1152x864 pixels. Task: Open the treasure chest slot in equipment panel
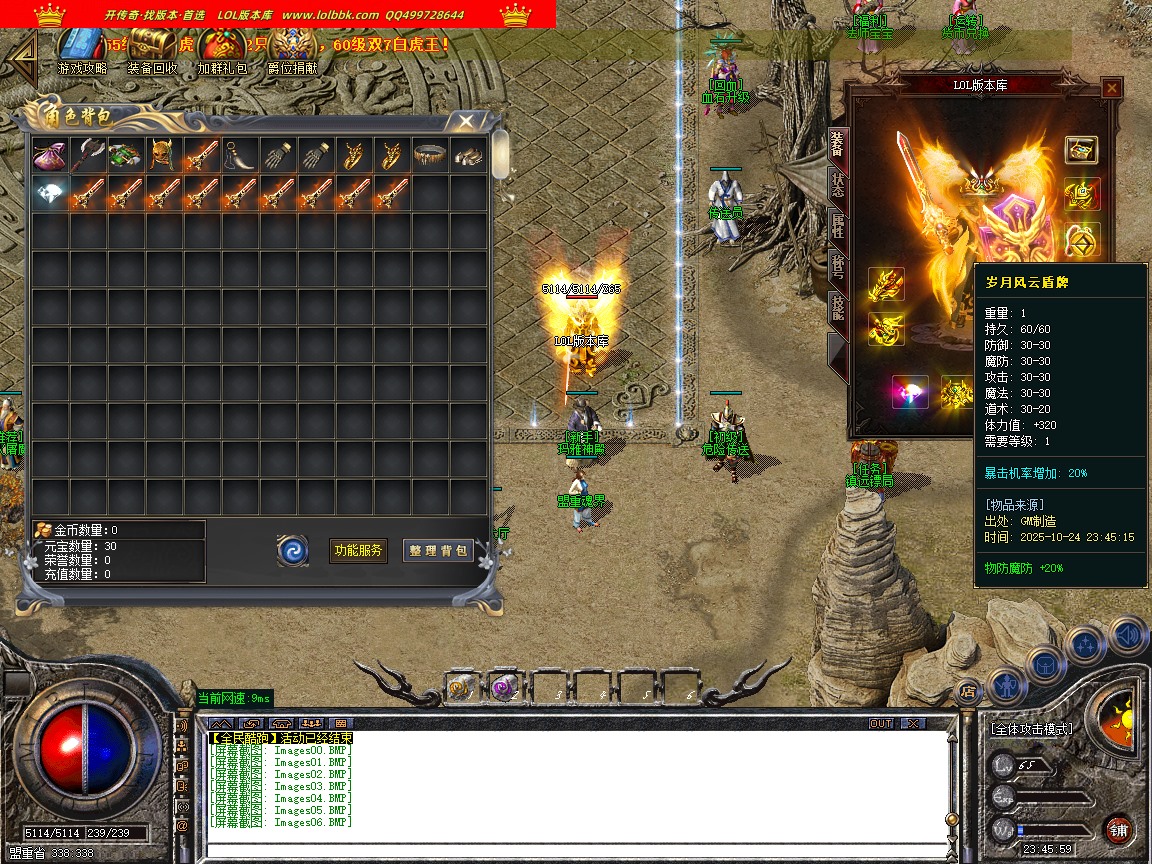1081,150
